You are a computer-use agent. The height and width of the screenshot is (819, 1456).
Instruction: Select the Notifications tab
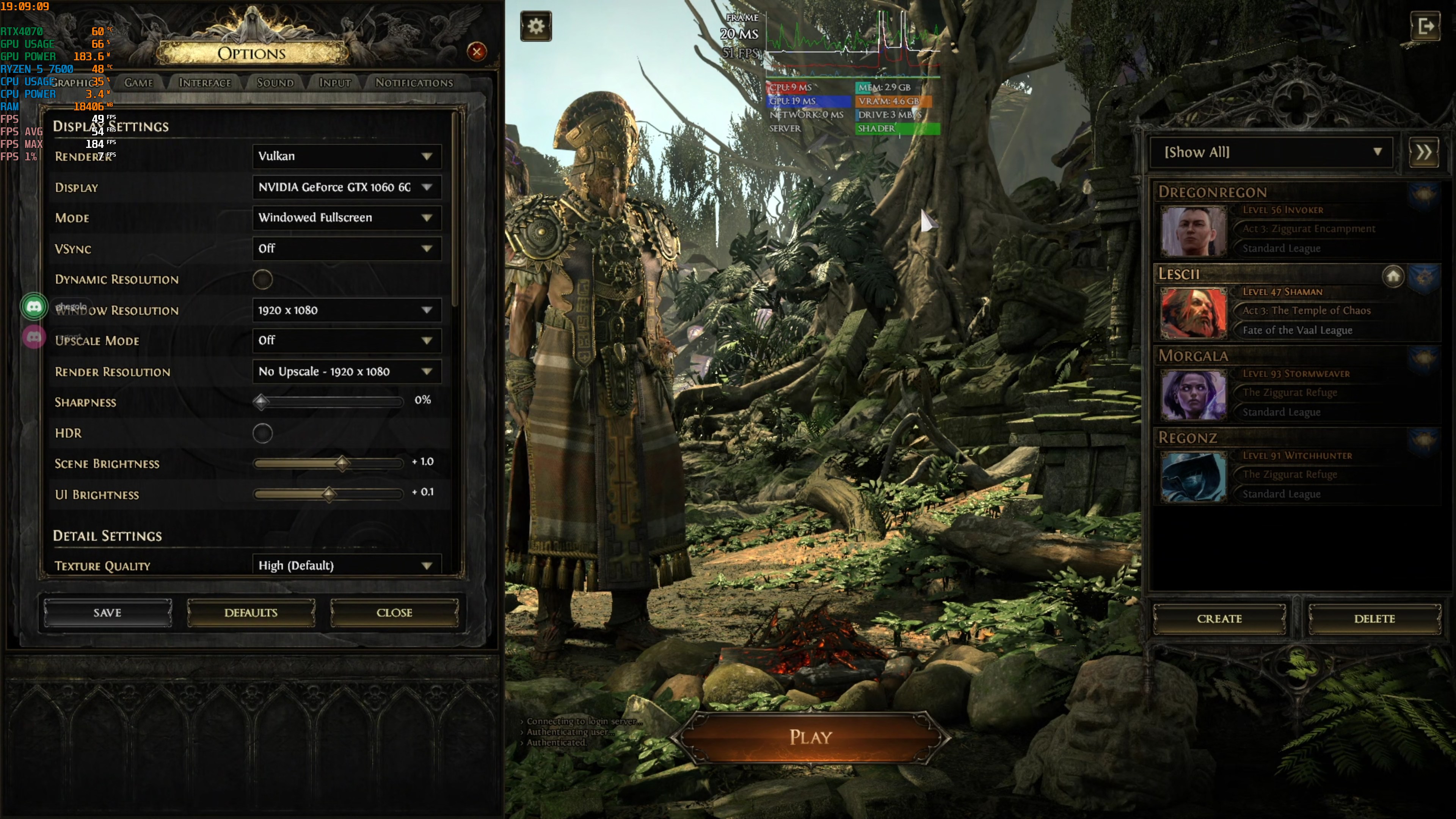414,83
